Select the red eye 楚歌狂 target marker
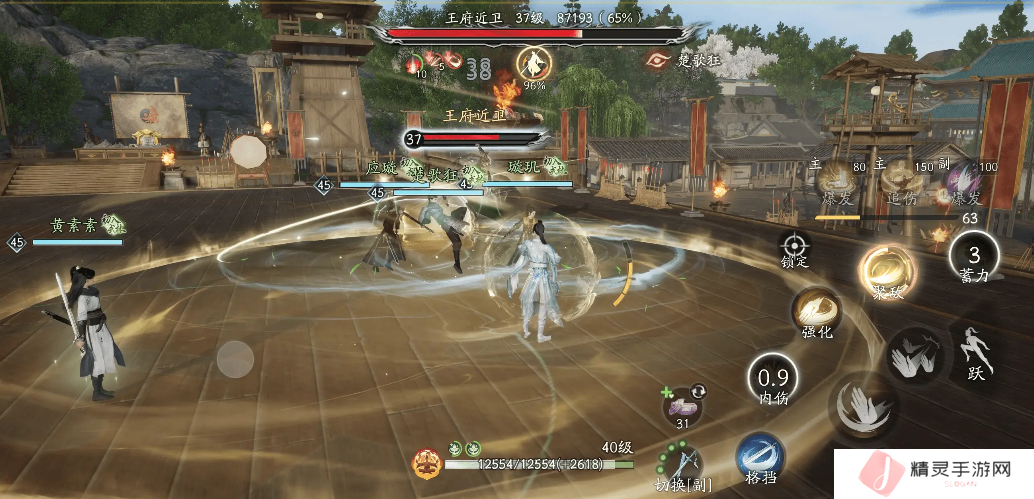This screenshot has height=499, width=1034. click(x=659, y=60)
